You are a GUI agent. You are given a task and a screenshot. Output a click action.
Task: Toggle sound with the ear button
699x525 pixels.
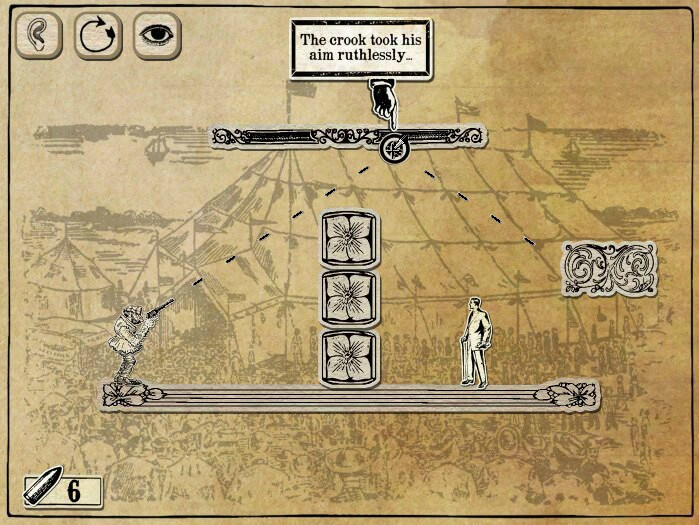point(38,36)
